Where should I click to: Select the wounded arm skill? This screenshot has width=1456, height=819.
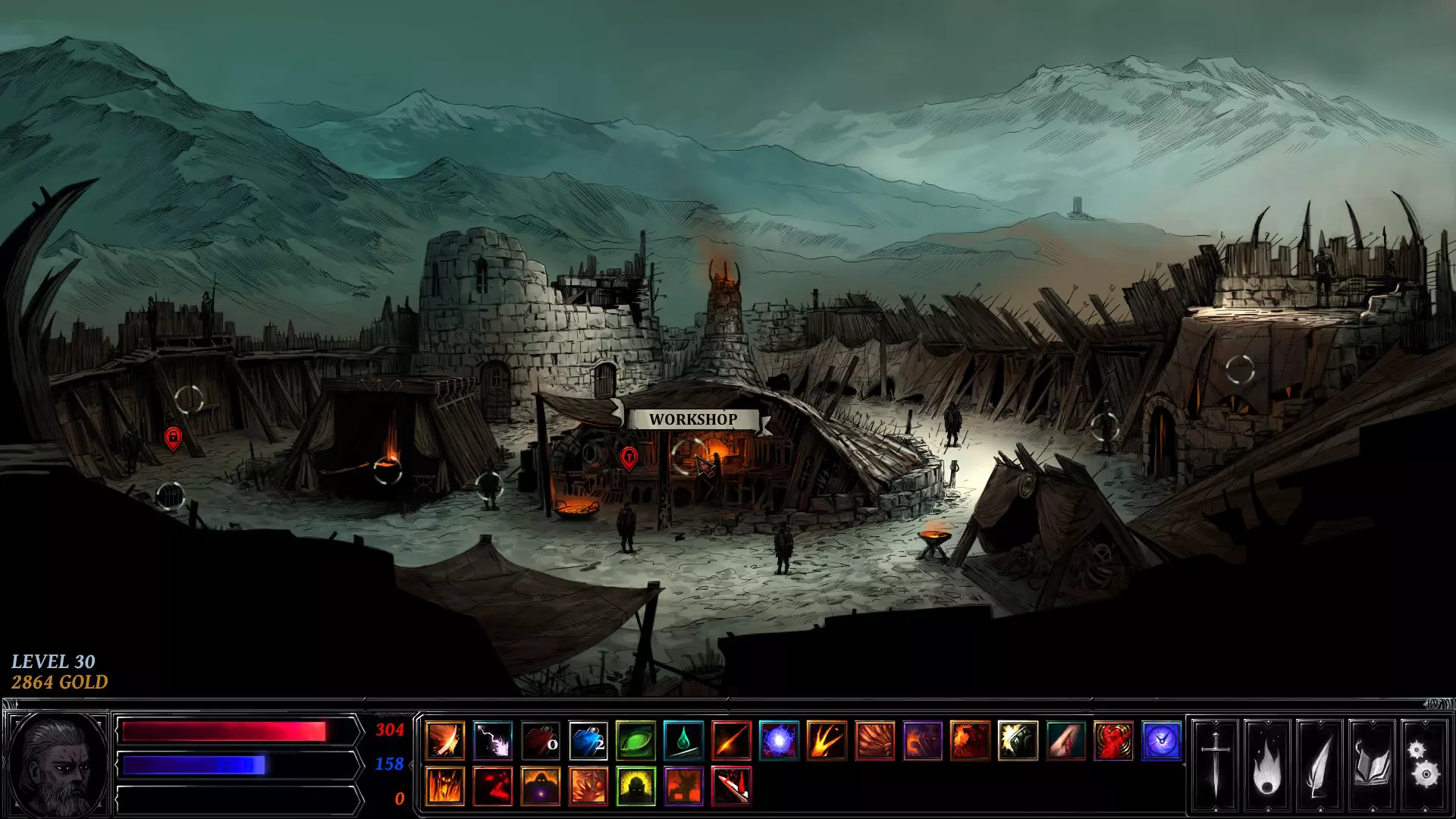(x=1066, y=740)
